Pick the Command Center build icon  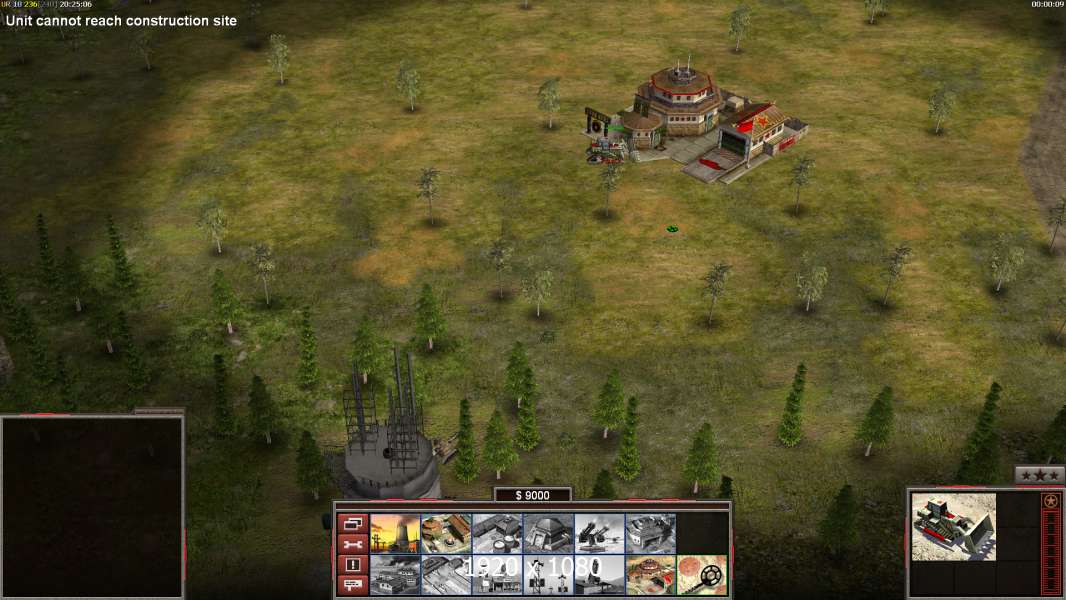point(650,575)
